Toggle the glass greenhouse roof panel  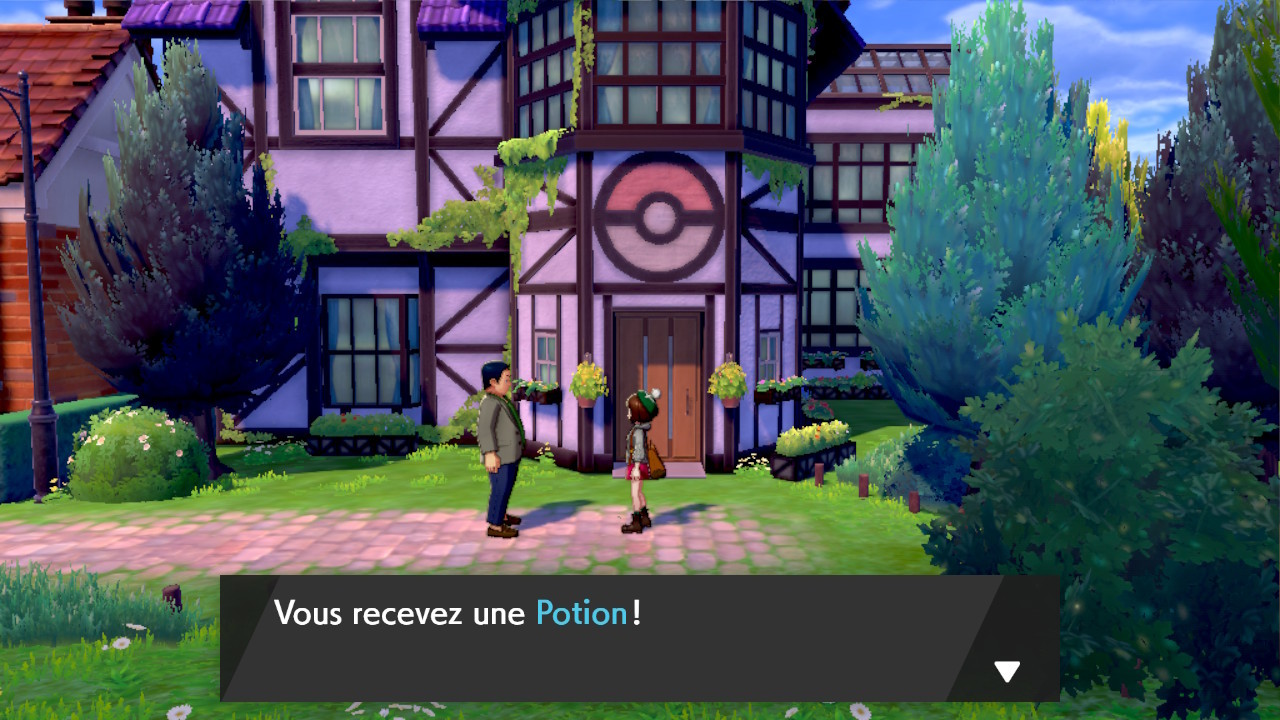[x=890, y=65]
